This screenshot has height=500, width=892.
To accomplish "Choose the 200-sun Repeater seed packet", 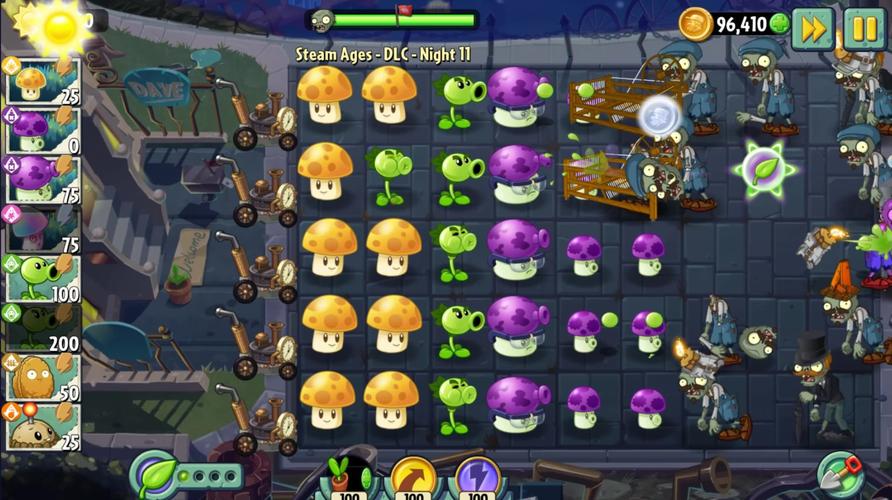I will pos(41,327).
